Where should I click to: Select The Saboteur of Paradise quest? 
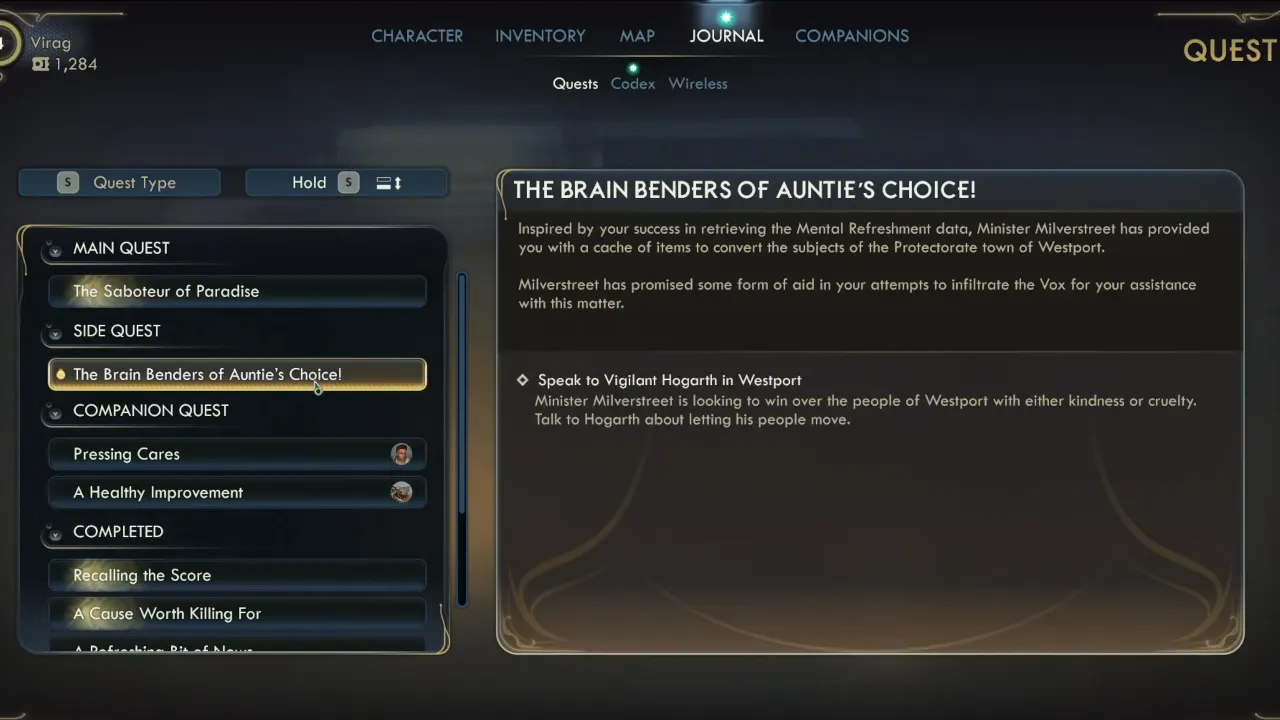pos(237,291)
